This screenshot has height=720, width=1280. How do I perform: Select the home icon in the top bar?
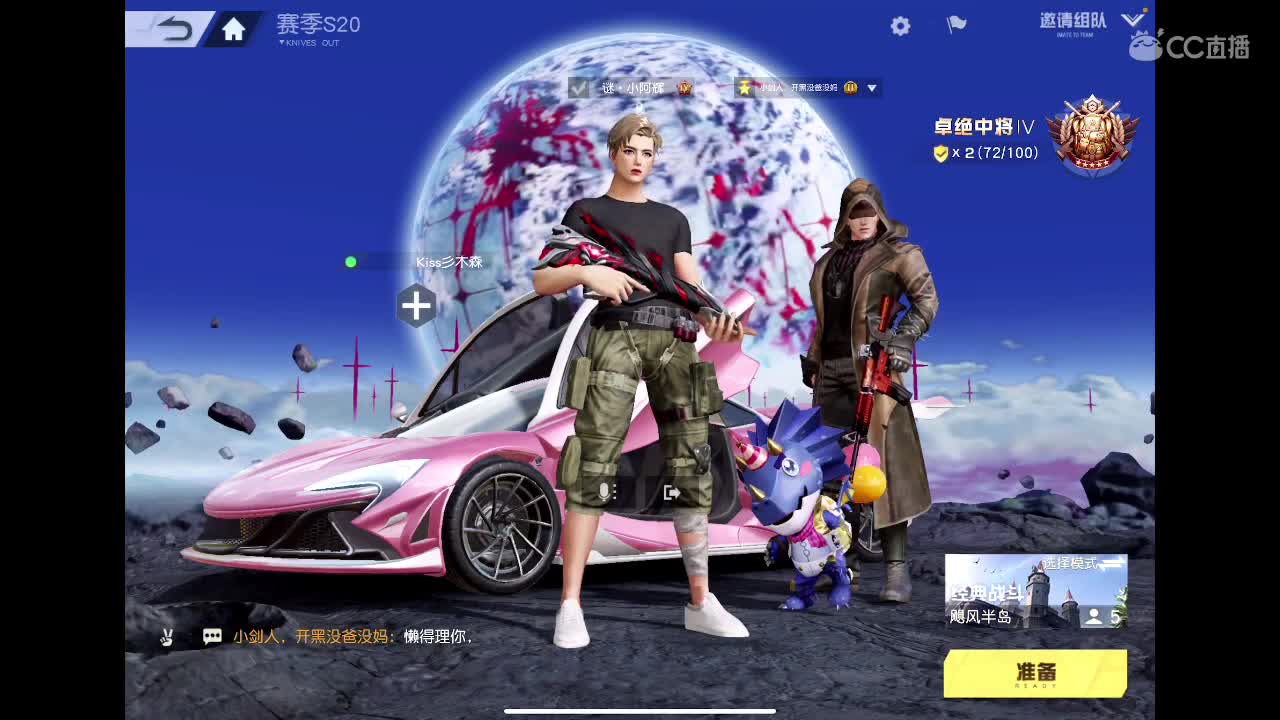click(232, 29)
